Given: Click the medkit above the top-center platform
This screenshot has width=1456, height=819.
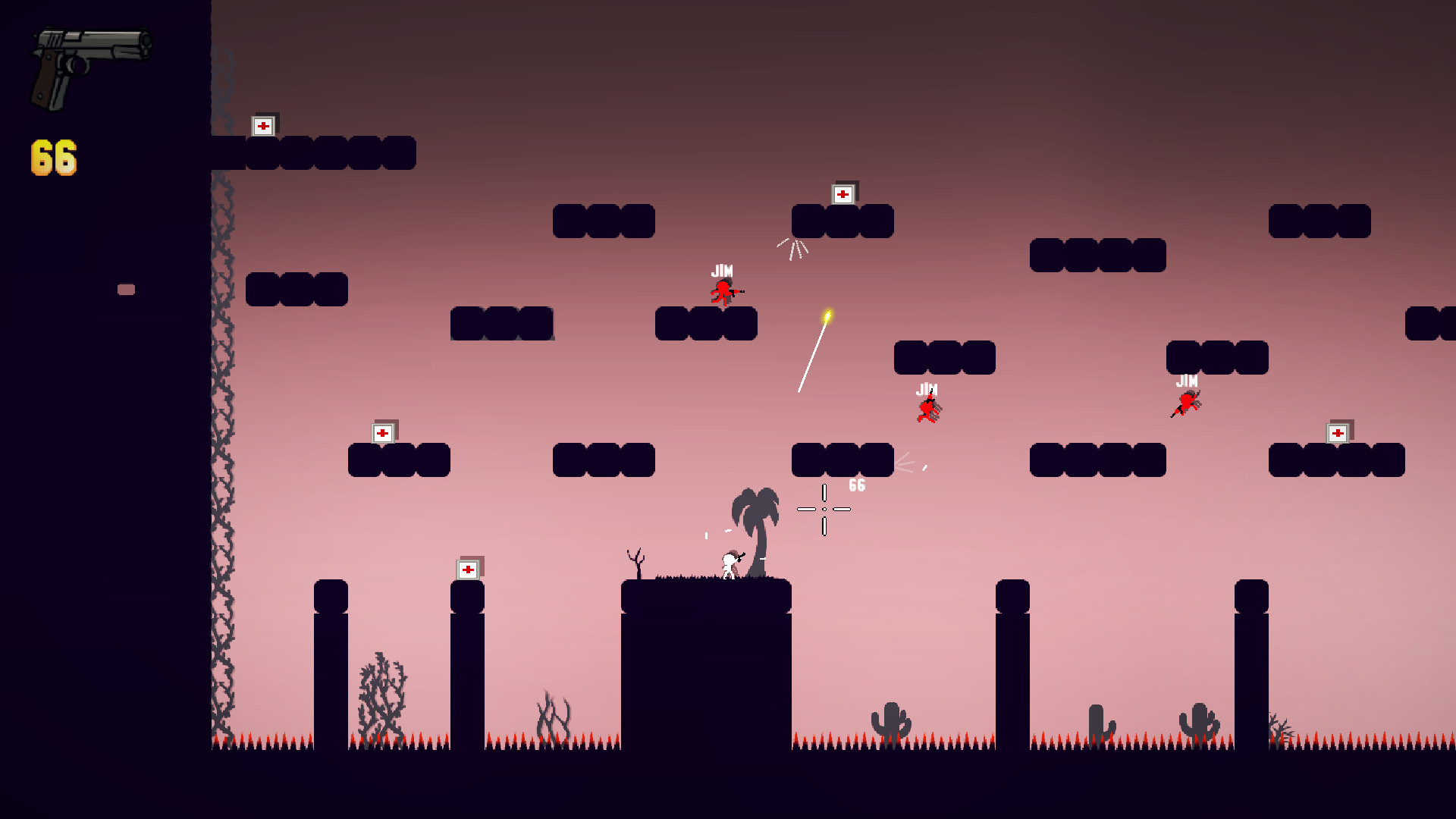Looking at the screenshot, I should coord(842,194).
